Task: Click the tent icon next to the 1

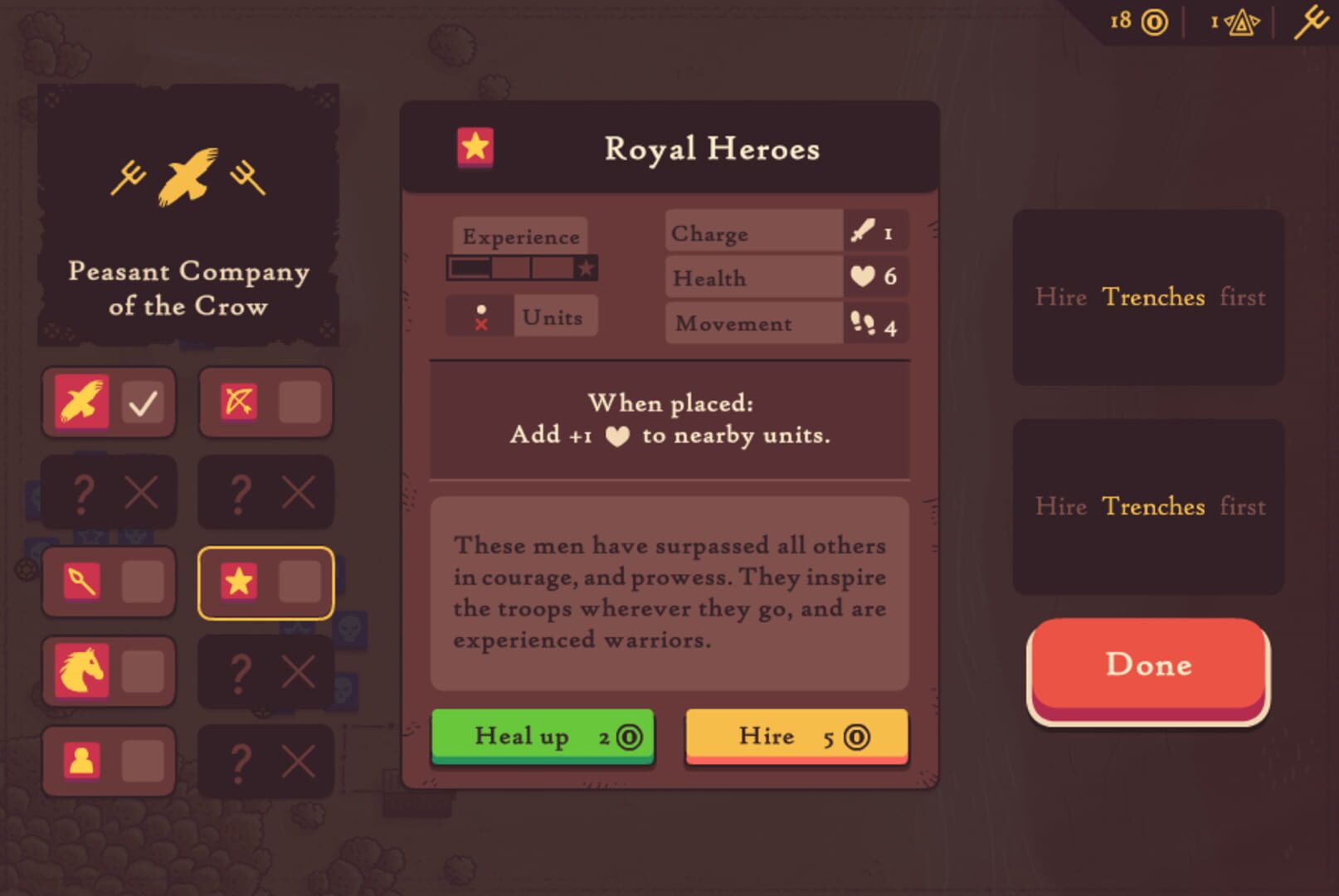Action: 1241,22
